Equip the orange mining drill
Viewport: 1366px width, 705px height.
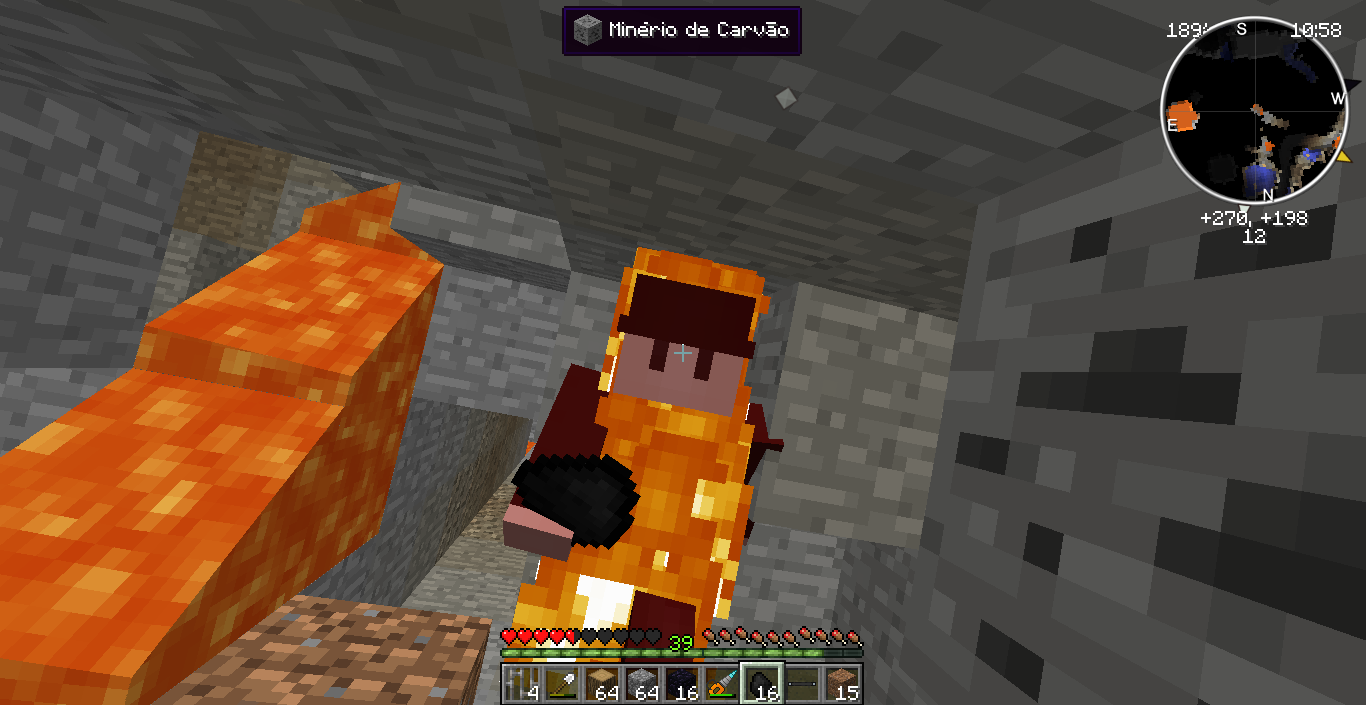pos(722,684)
